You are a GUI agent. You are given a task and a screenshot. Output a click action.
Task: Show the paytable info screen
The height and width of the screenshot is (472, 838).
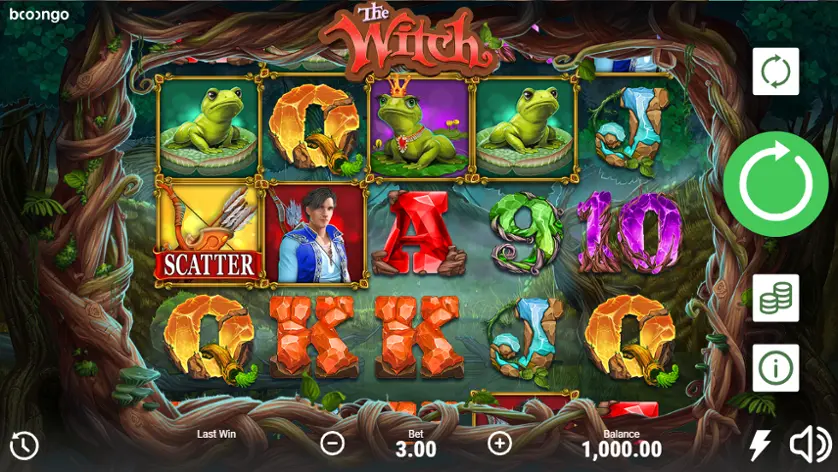pos(775,367)
